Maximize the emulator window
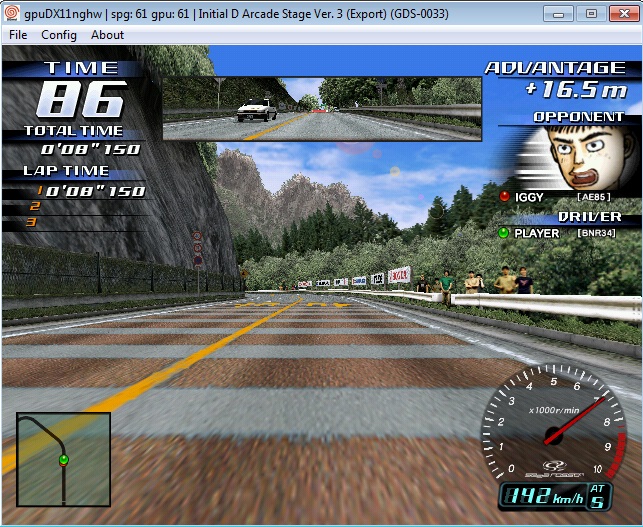 tap(590, 13)
